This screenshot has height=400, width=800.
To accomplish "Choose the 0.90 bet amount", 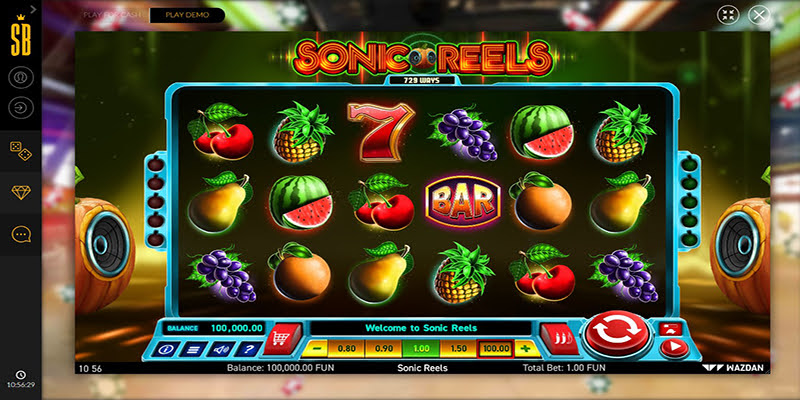I will [383, 349].
